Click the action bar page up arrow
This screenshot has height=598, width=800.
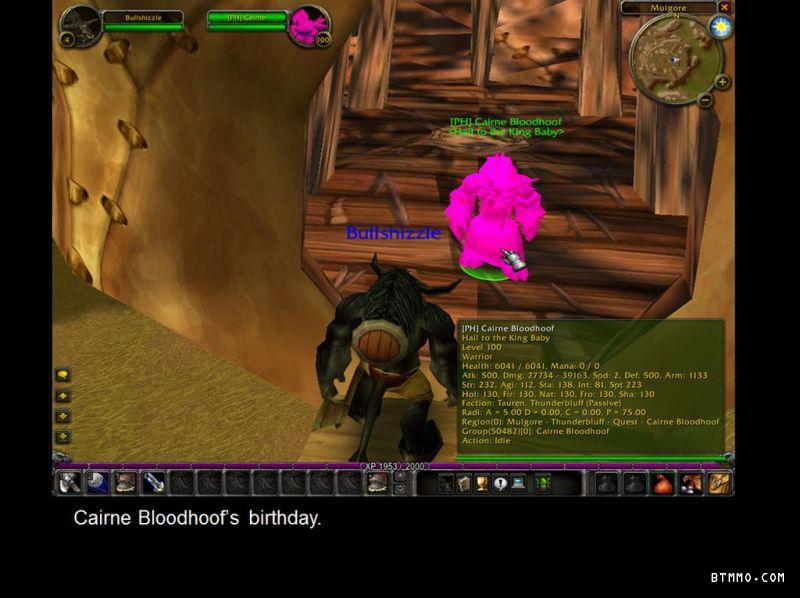(400, 477)
